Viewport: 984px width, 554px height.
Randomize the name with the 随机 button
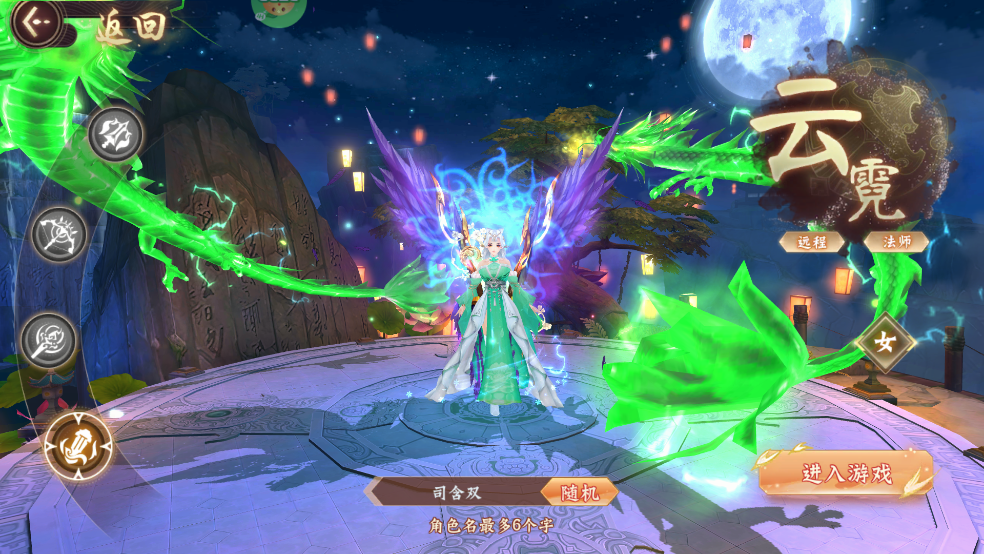tap(579, 492)
